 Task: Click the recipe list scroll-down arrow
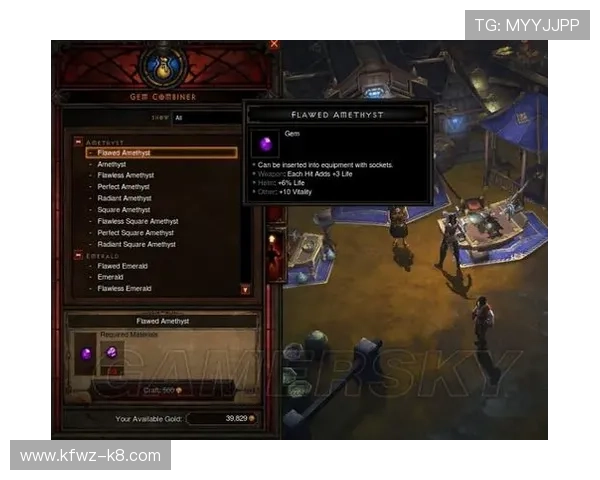tap(245, 289)
